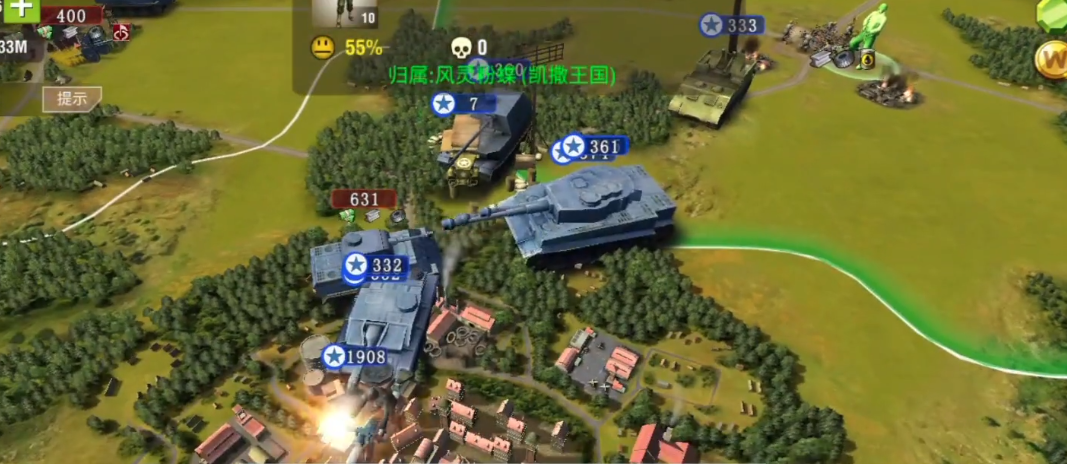Select the tank unit labeled 332
The image size is (1067, 464).
[x=375, y=266]
